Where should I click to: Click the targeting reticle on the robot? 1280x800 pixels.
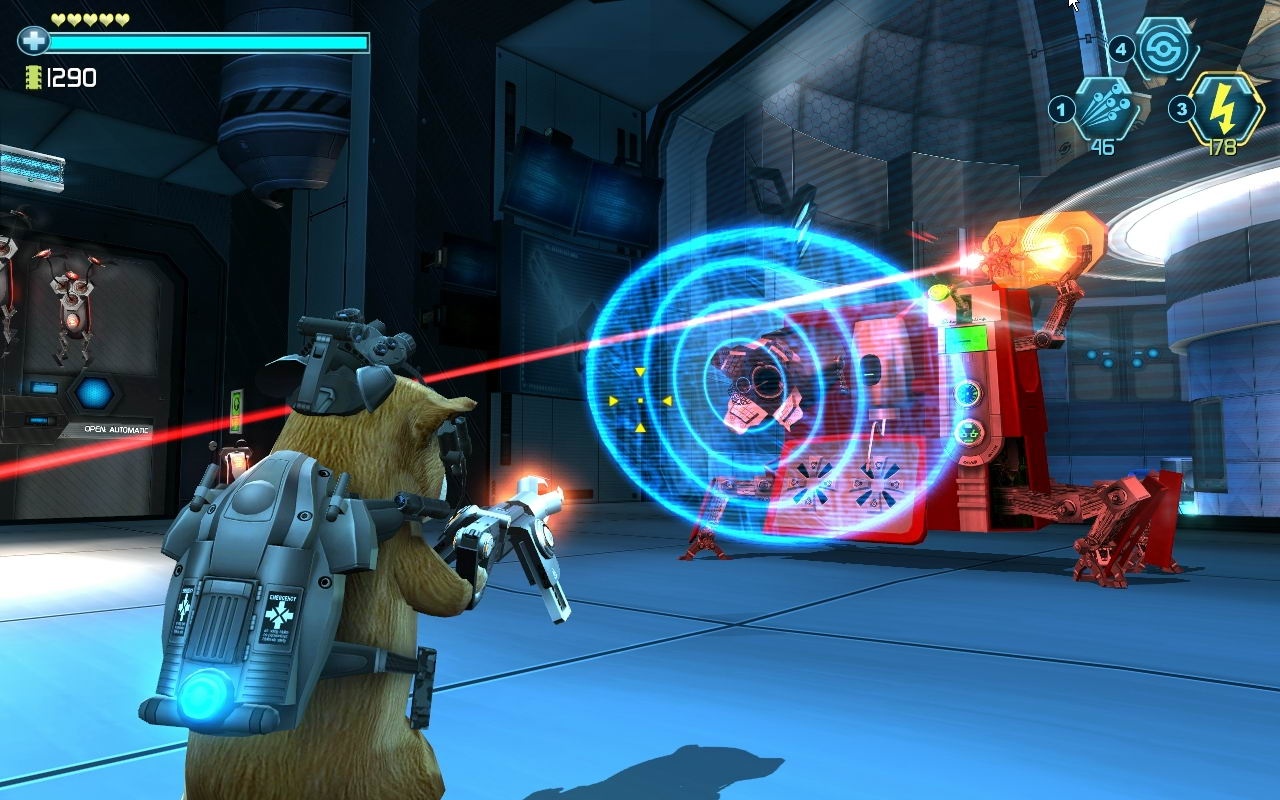(x=641, y=399)
